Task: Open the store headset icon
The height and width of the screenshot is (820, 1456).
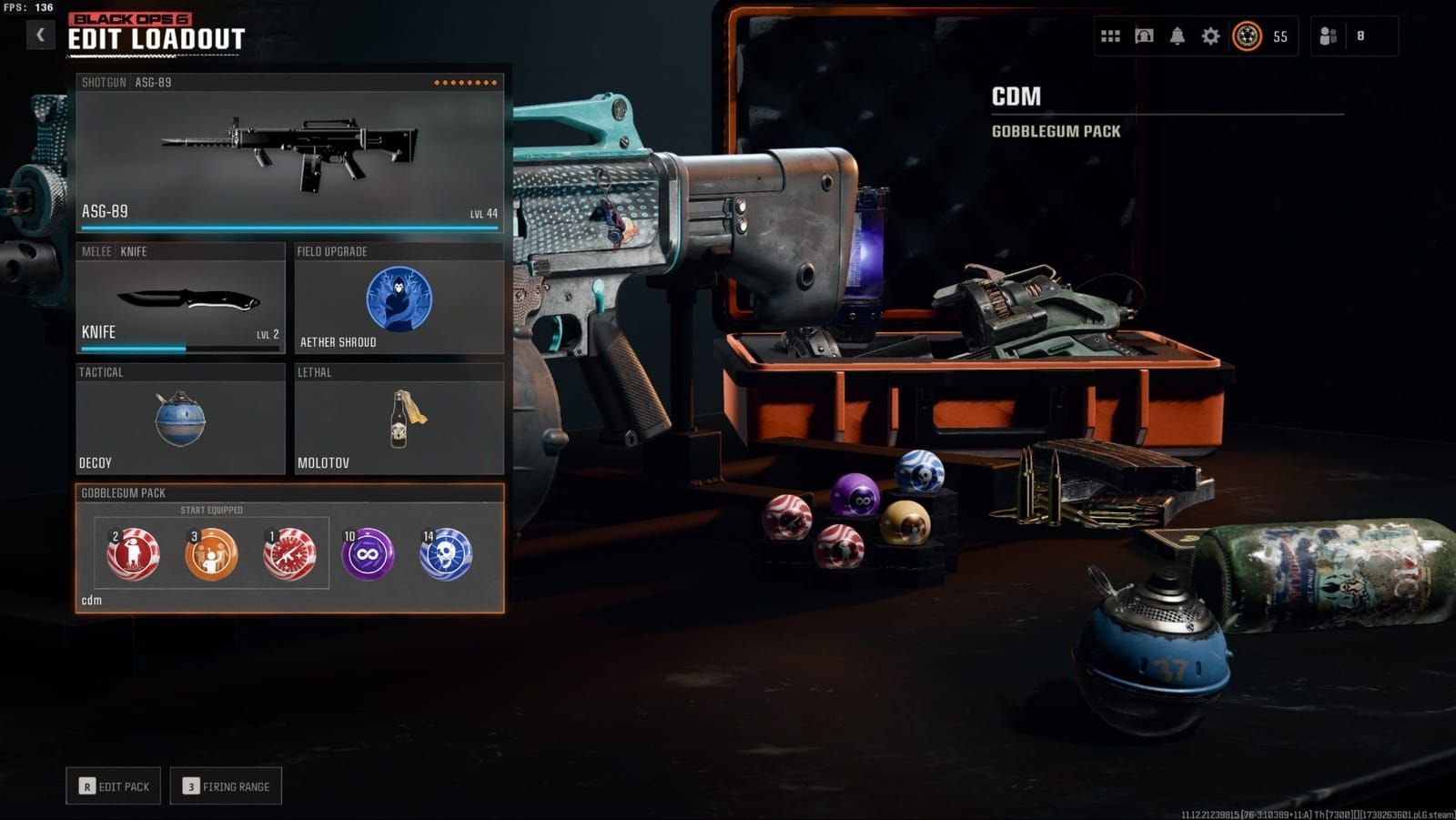Action: click(x=1144, y=37)
